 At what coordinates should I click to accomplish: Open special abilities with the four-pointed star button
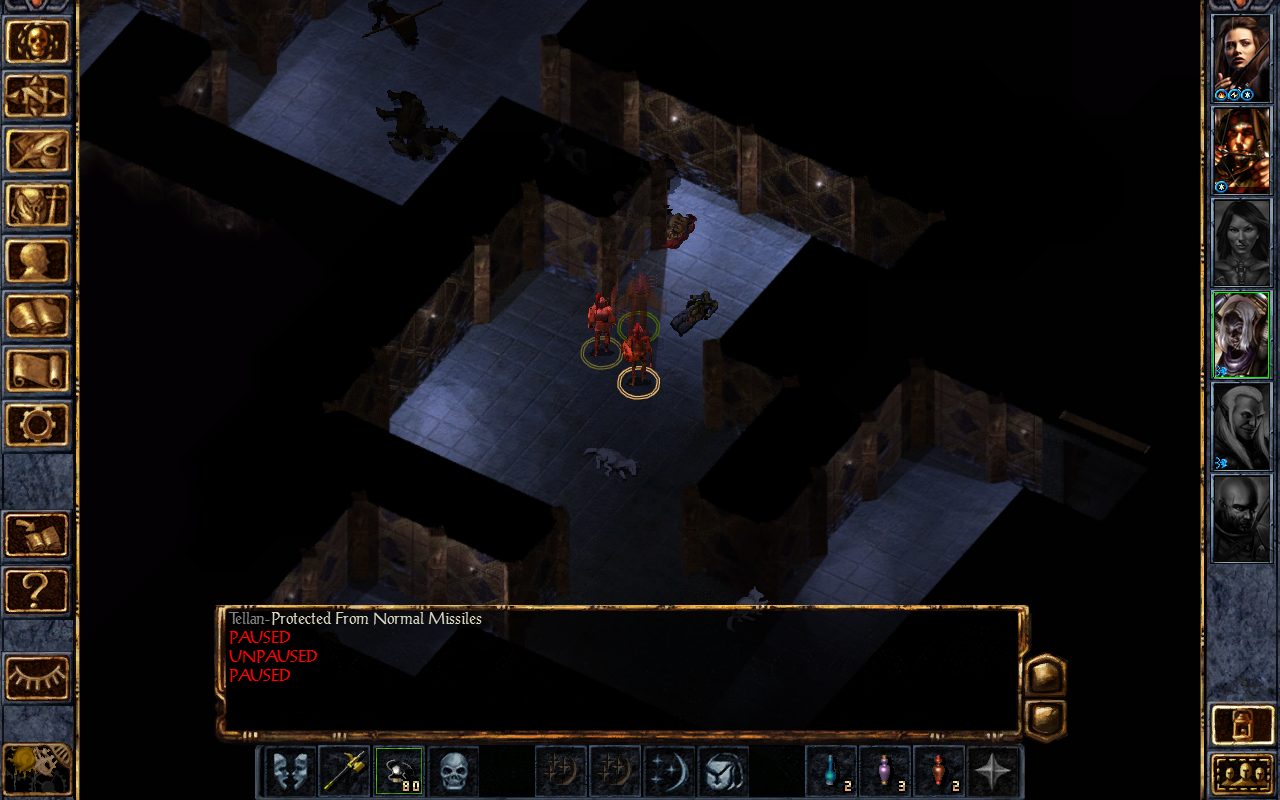coord(994,771)
